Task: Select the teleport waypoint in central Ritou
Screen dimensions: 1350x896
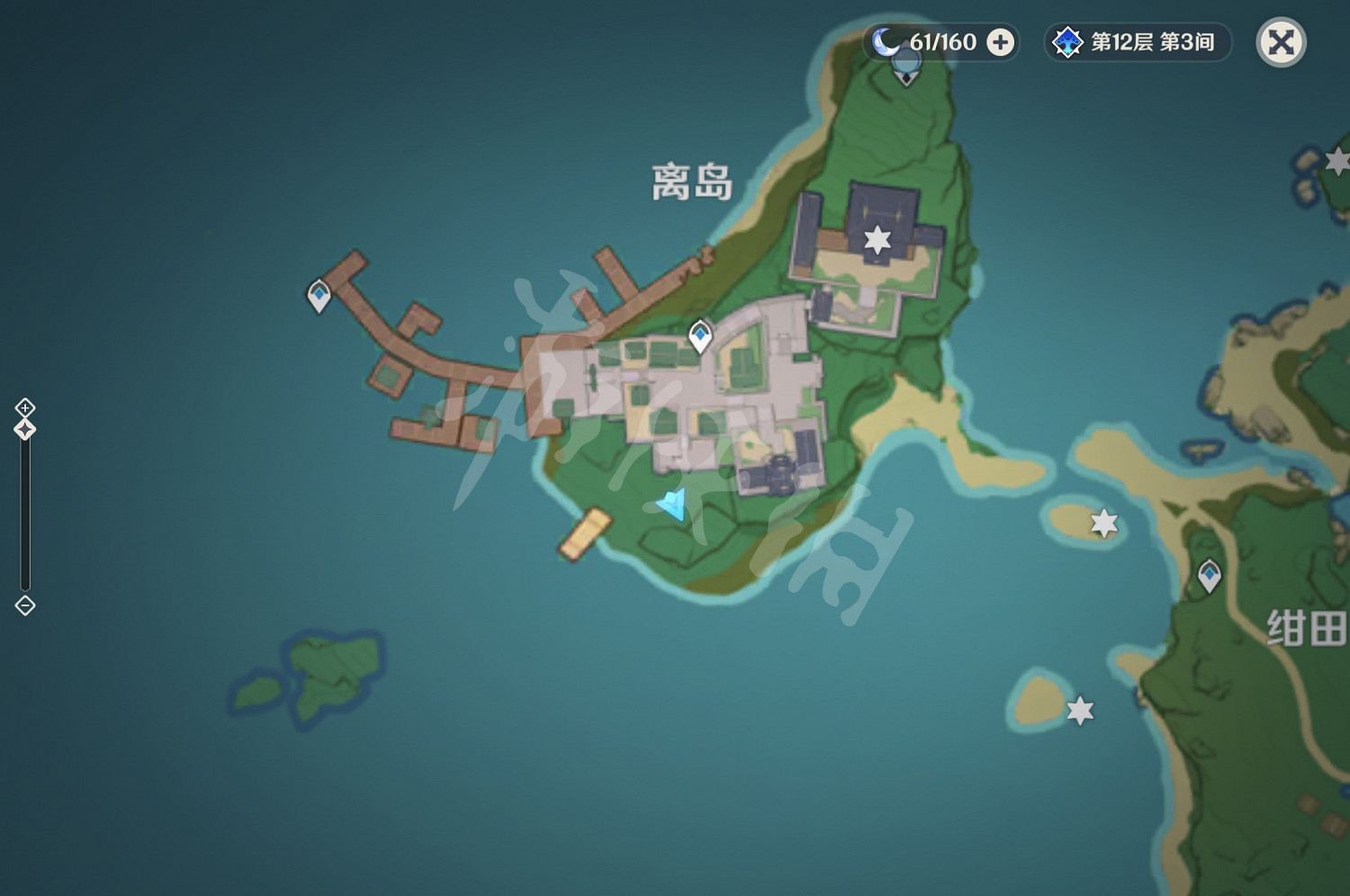Action: 700,336
